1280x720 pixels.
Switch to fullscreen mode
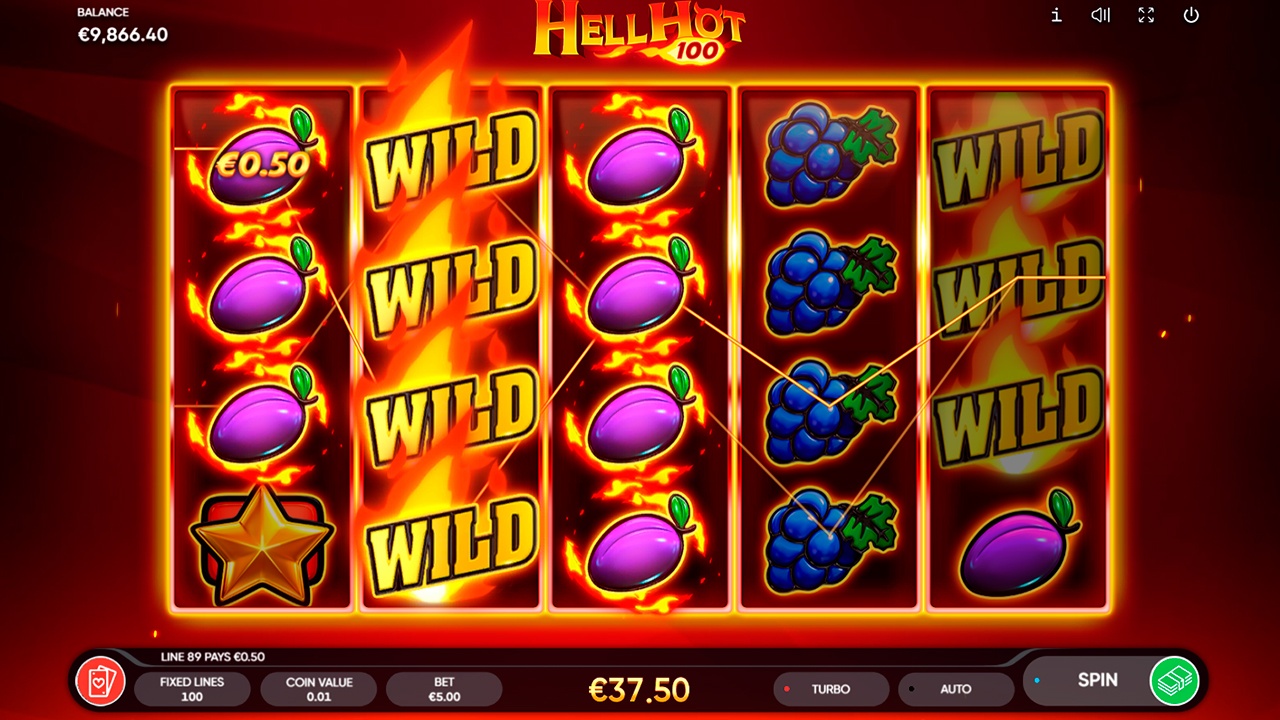[1146, 15]
